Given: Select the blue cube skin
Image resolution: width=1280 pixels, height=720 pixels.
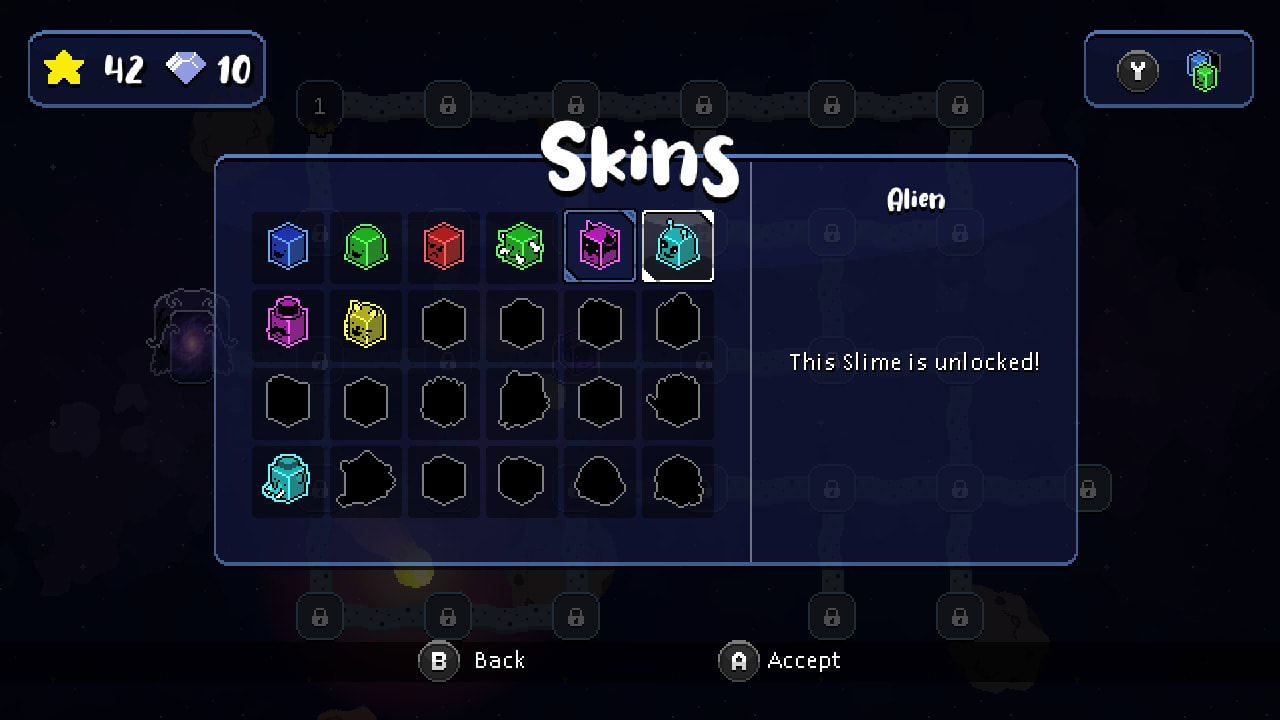Looking at the screenshot, I should [x=288, y=246].
